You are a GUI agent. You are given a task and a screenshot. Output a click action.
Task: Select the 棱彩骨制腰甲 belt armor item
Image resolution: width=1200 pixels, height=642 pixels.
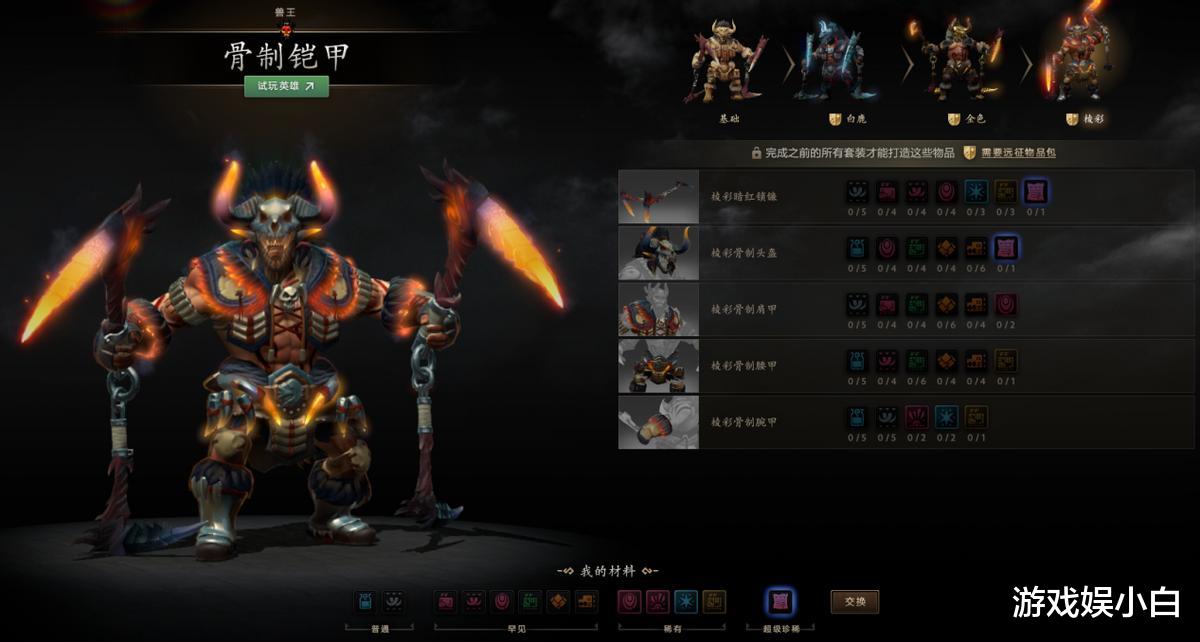[x=658, y=365]
